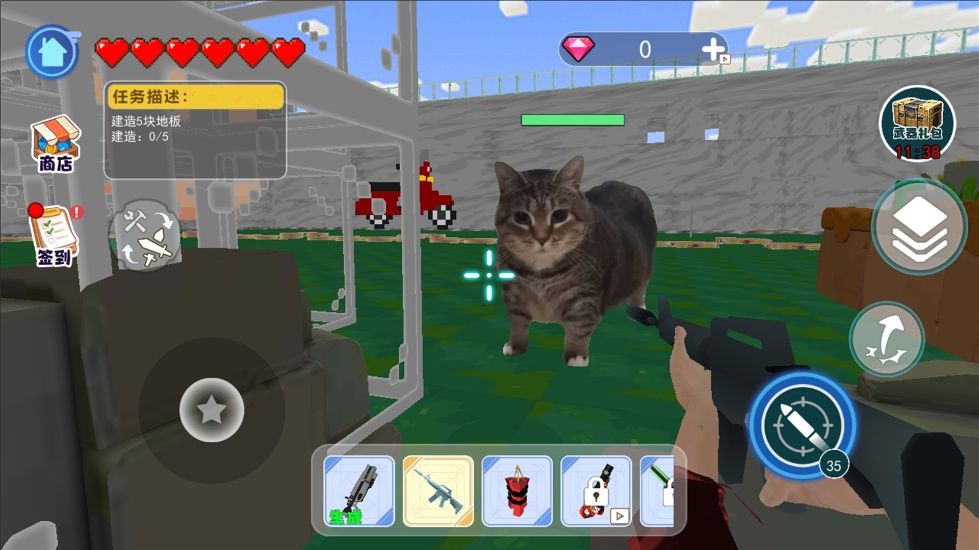Claim the weapon gift chest

(x=916, y=124)
